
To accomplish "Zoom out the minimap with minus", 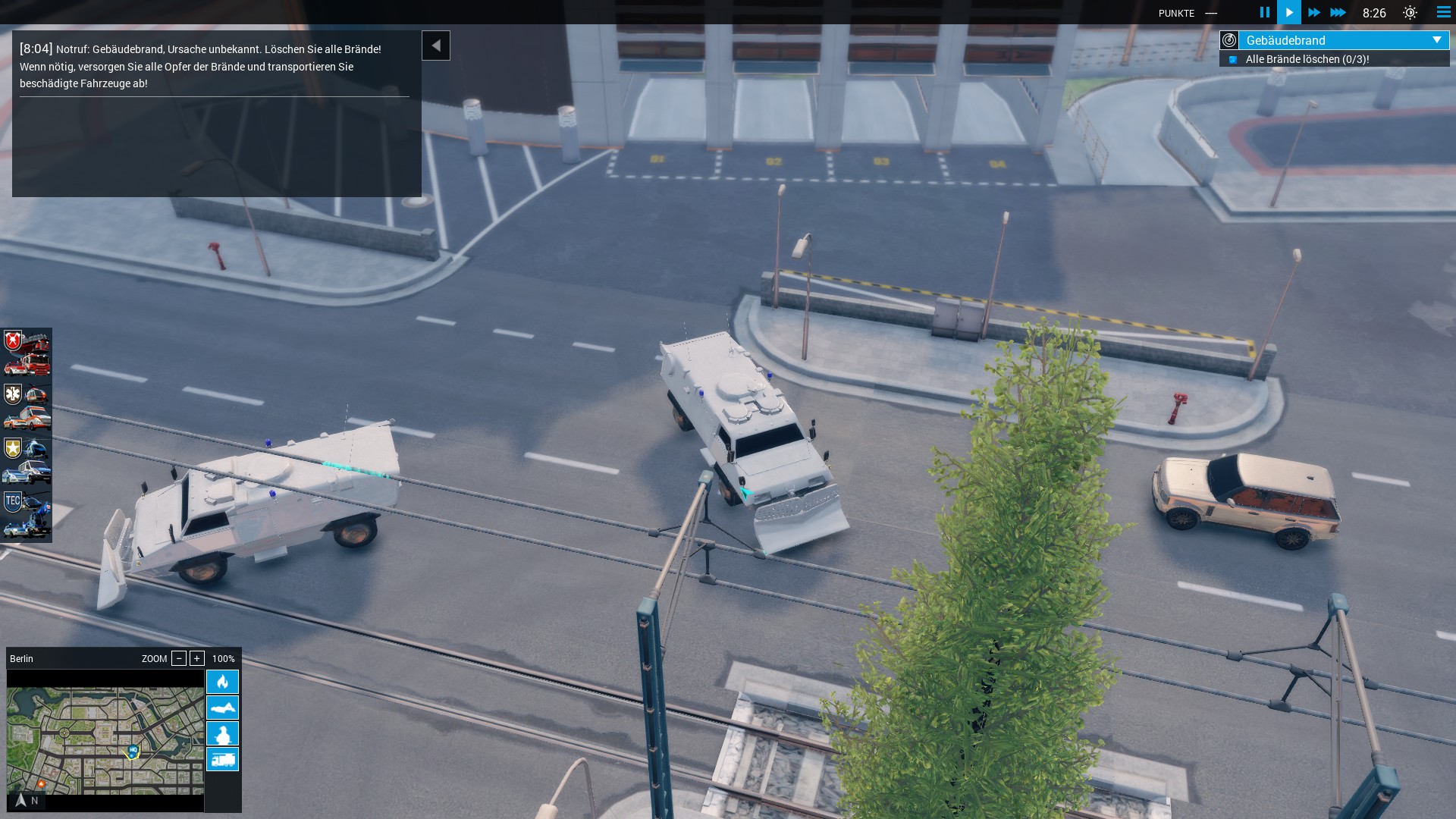I will pyautogui.click(x=179, y=658).
